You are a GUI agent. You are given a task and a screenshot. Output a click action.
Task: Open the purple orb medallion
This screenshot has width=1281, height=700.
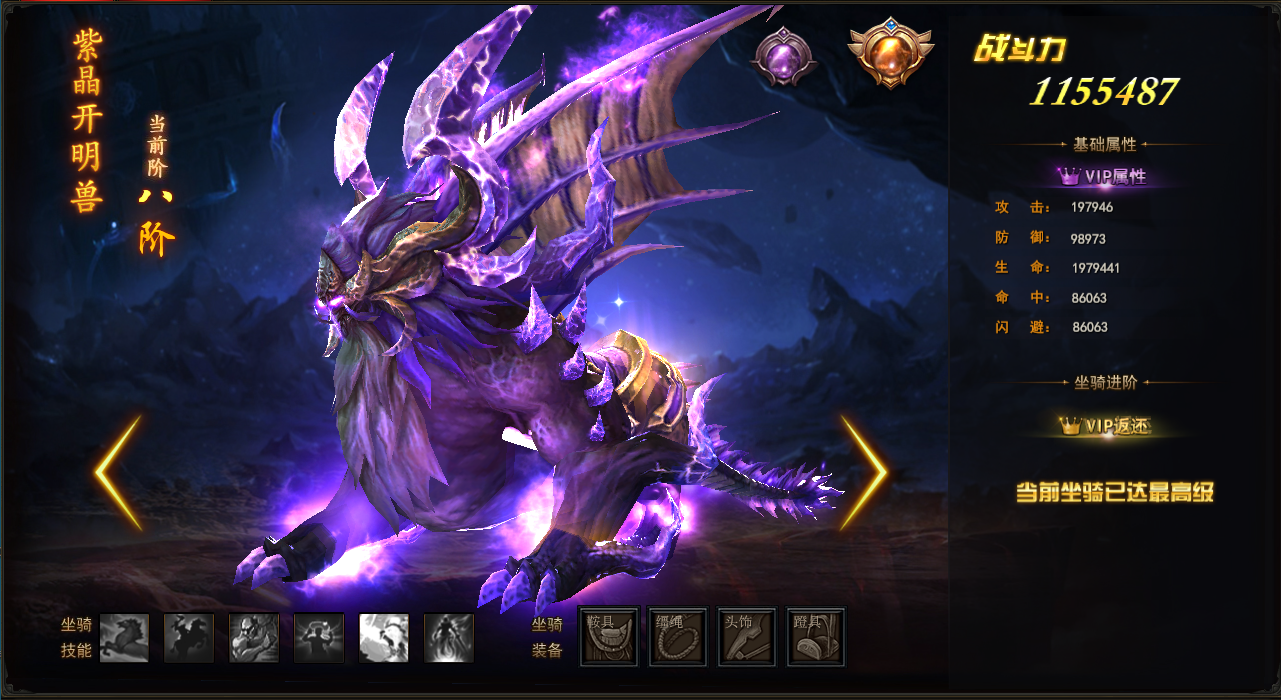tap(784, 55)
